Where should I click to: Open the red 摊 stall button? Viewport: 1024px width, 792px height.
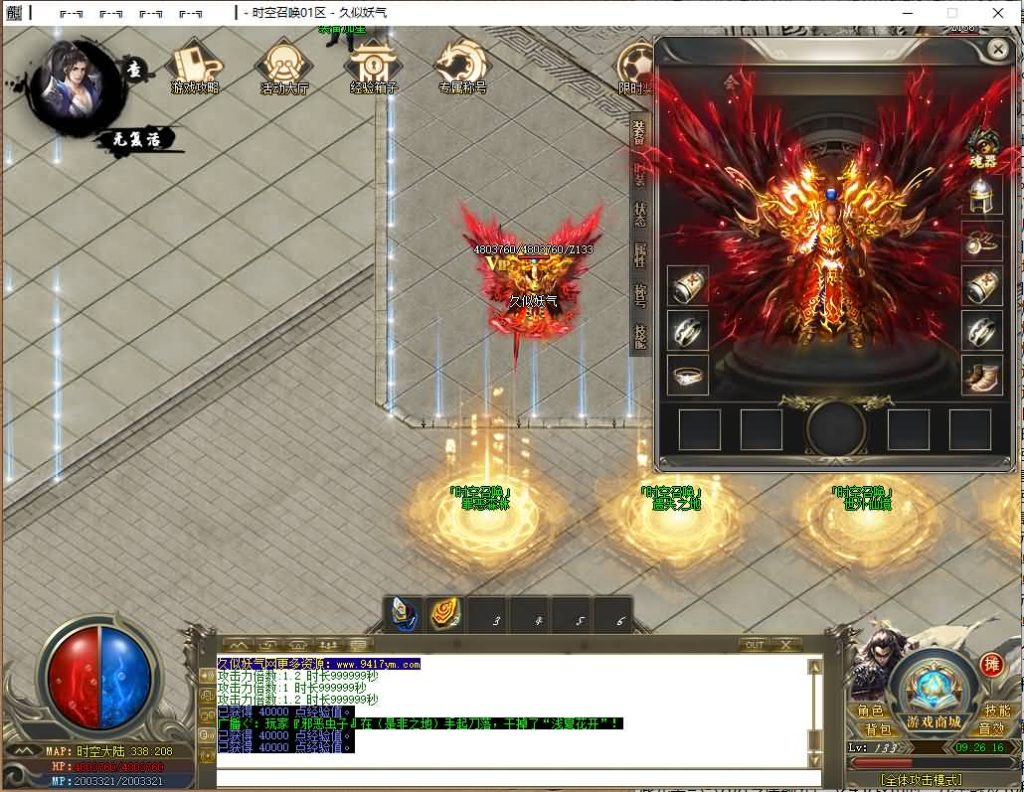tap(991, 665)
